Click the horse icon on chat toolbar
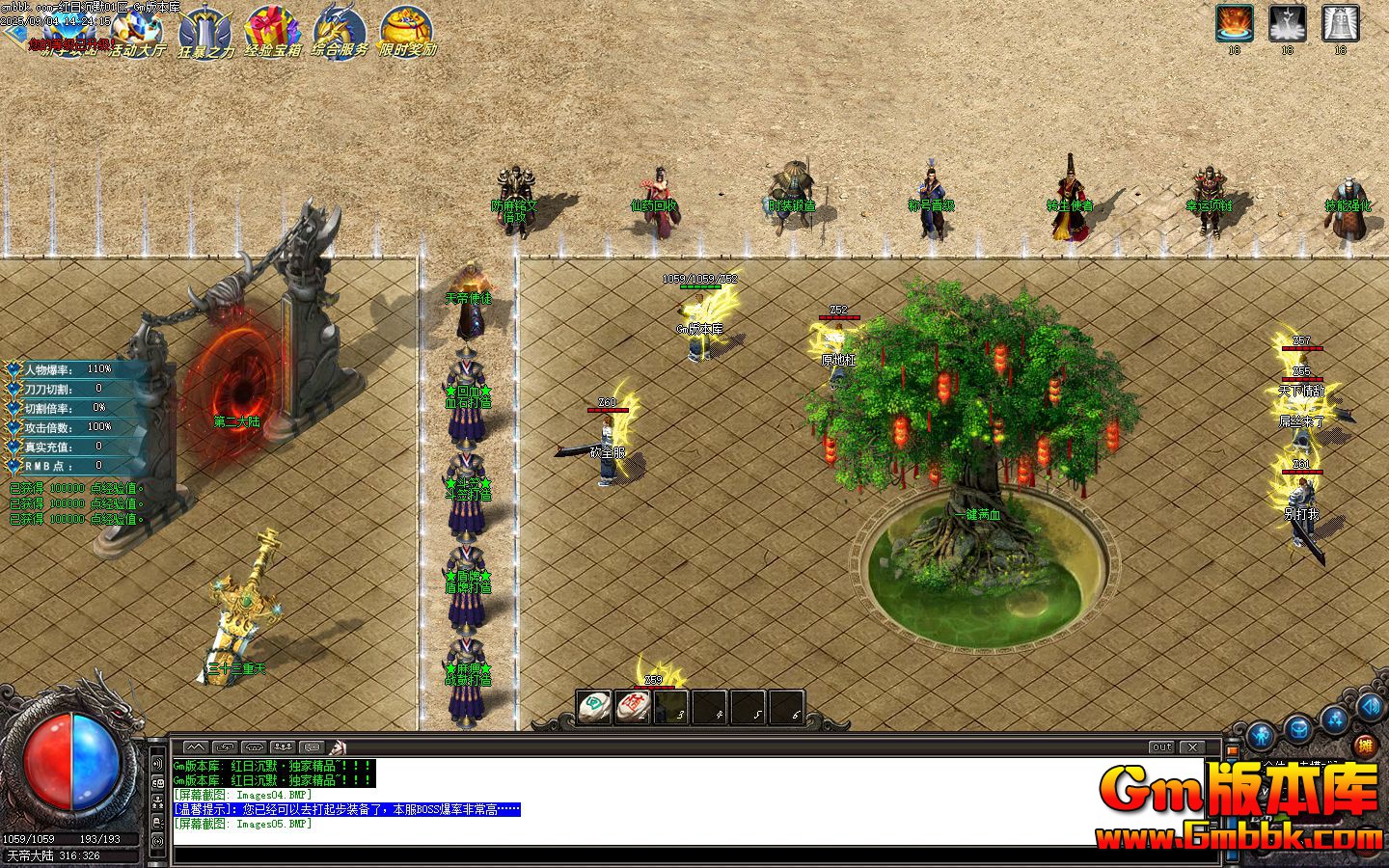This screenshot has width=1389, height=868. click(x=338, y=747)
